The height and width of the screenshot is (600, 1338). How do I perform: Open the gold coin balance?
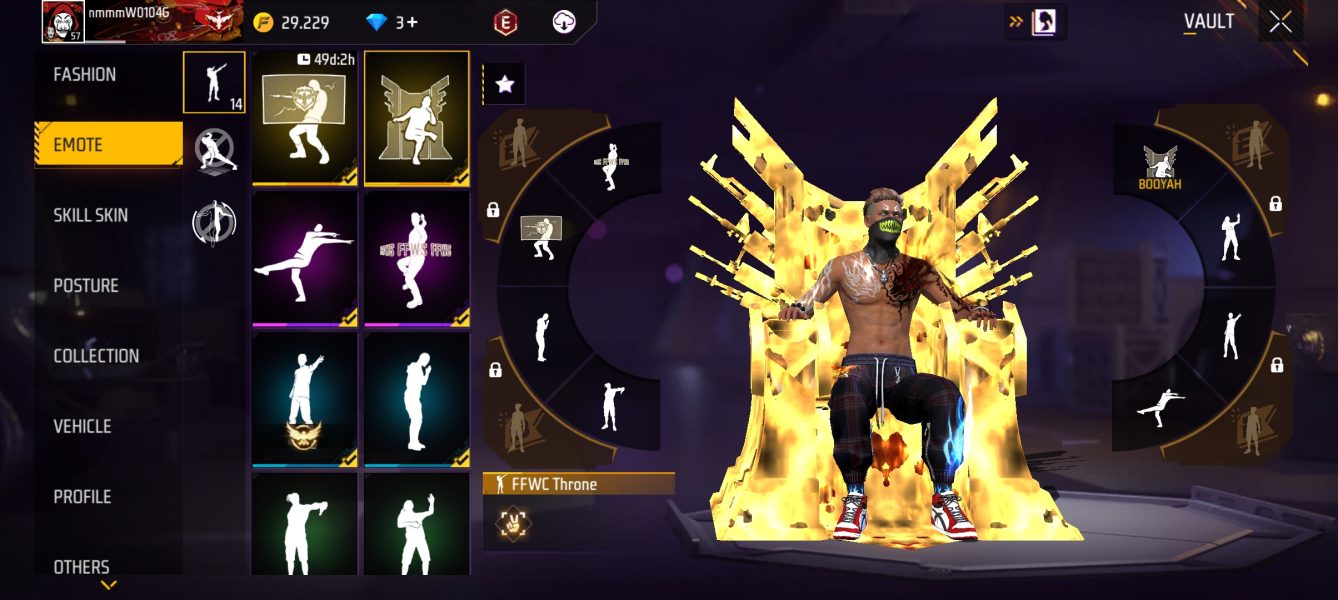290,22
